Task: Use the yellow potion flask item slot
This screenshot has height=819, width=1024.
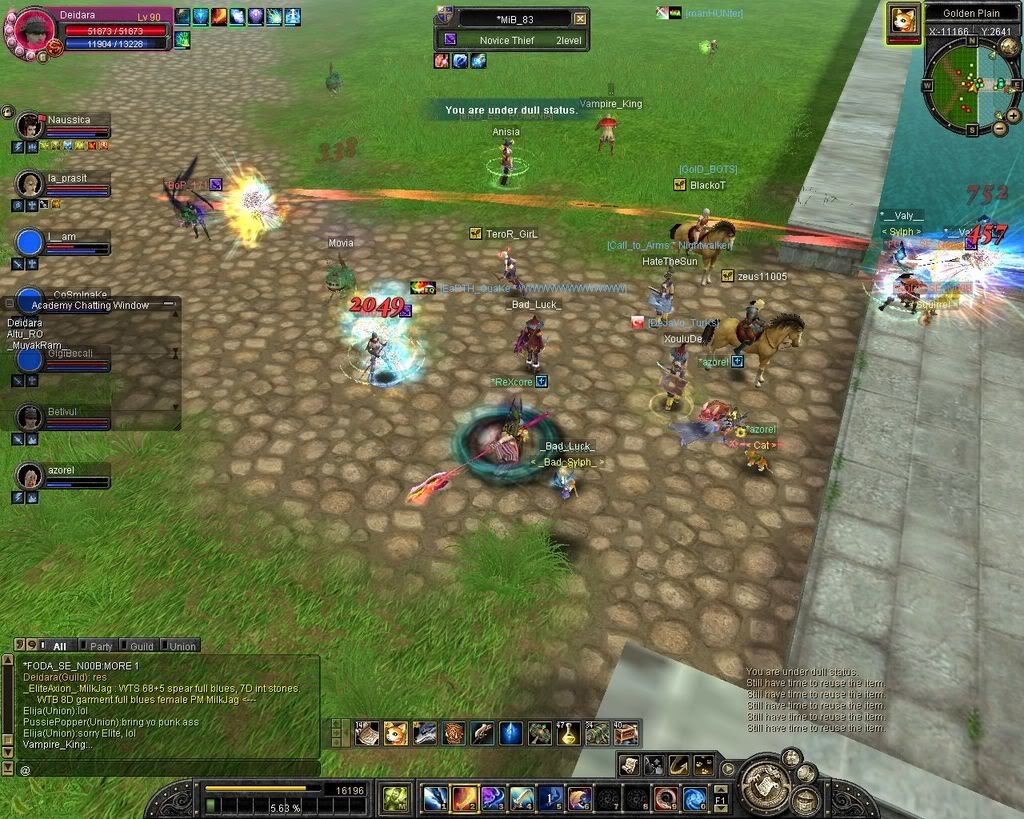Action: 569,733
